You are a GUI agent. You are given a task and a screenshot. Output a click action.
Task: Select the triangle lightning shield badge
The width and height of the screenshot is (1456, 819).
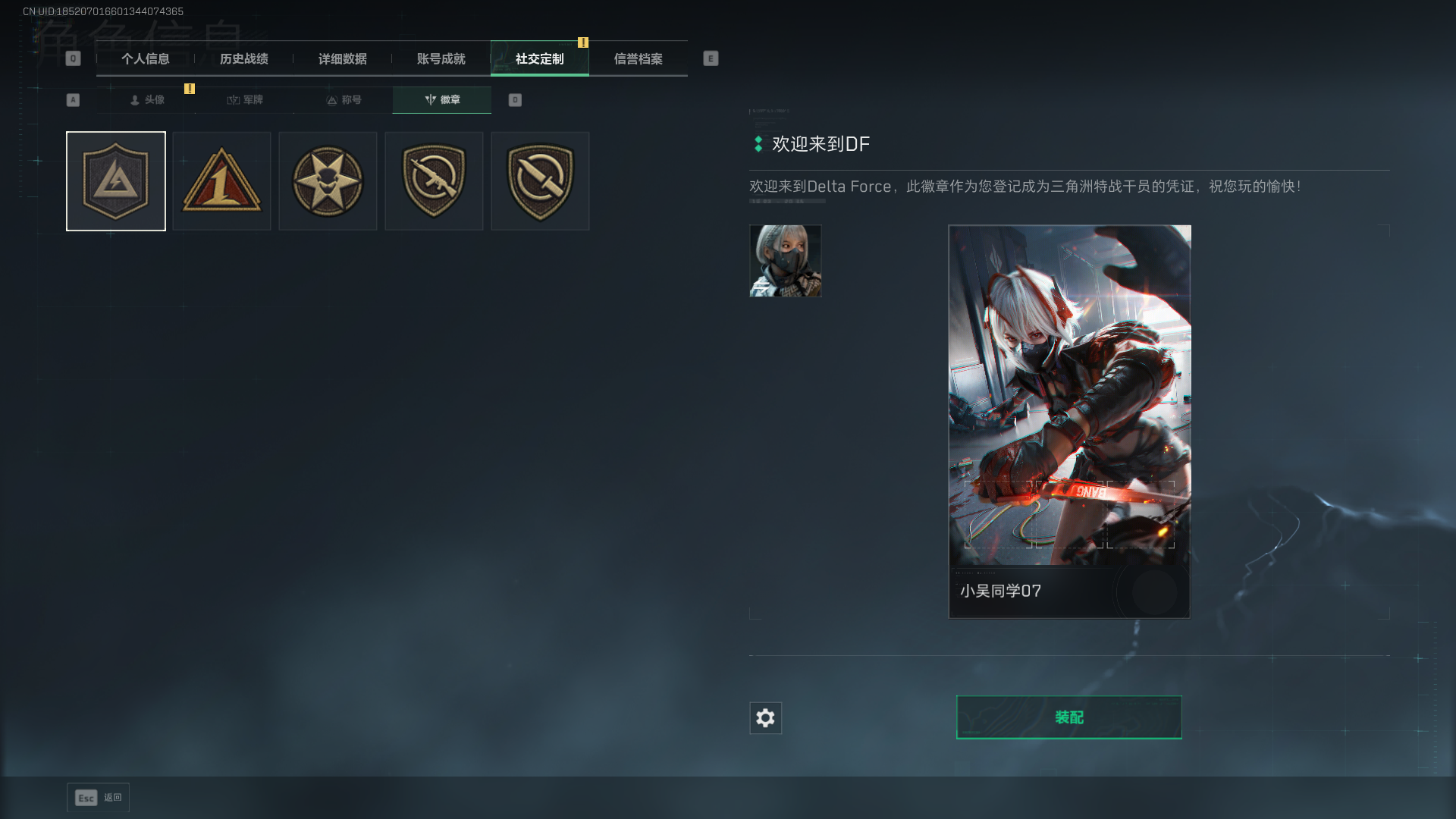116,181
